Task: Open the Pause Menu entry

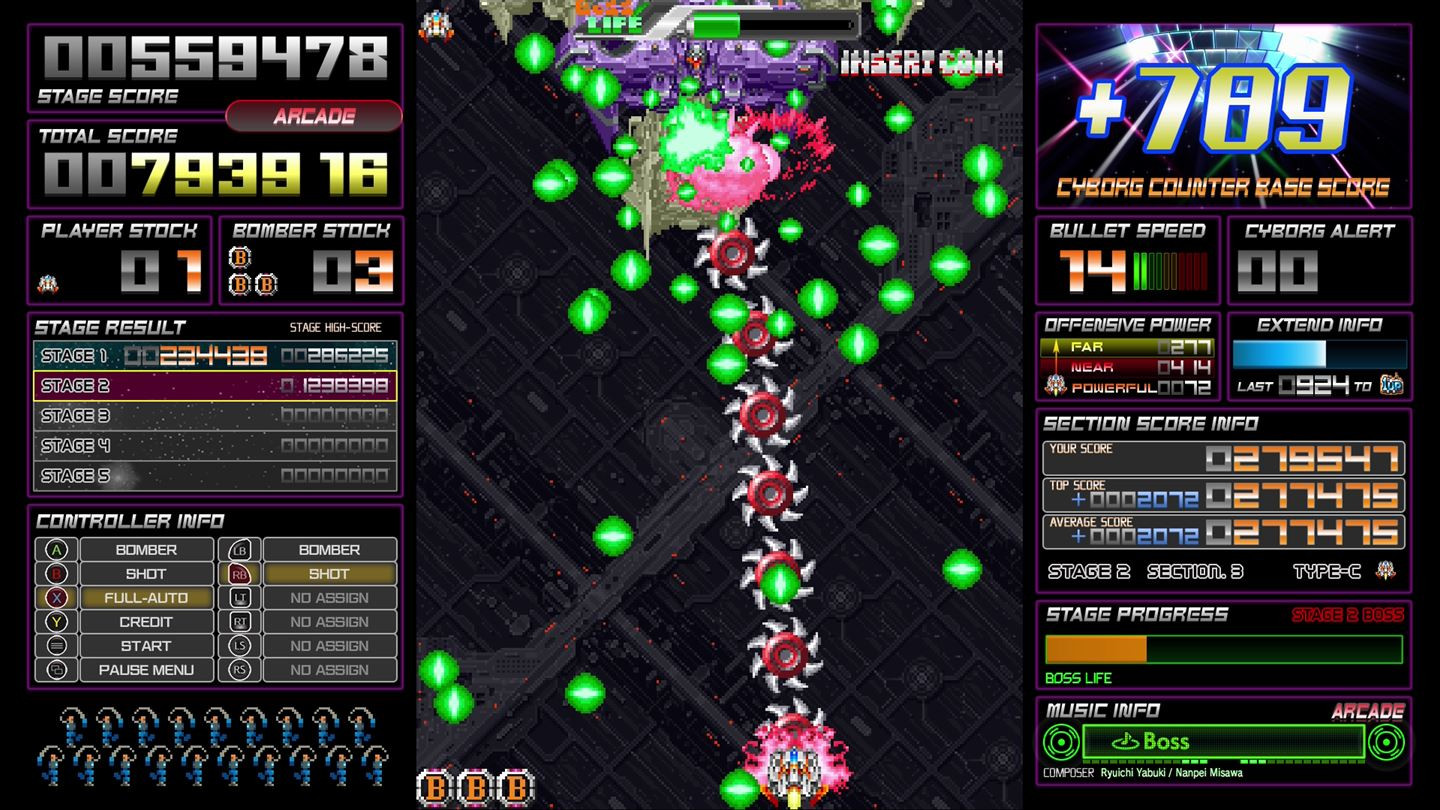Action: tap(145, 670)
